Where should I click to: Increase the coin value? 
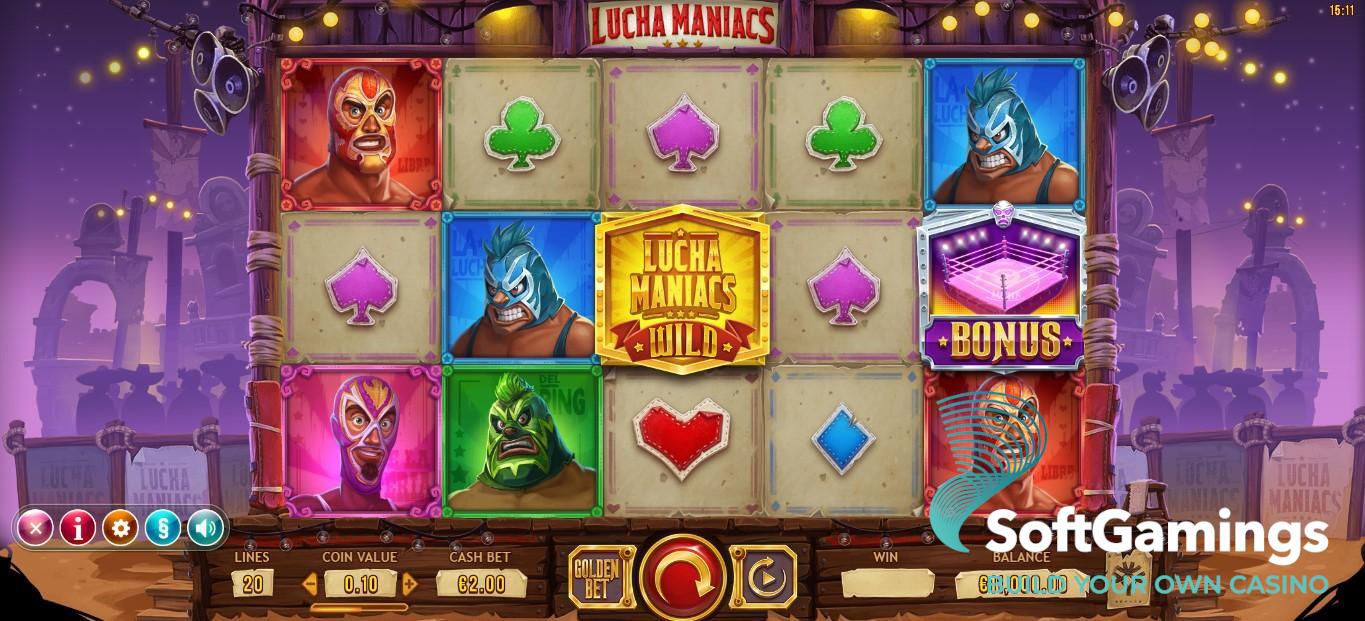(408, 584)
